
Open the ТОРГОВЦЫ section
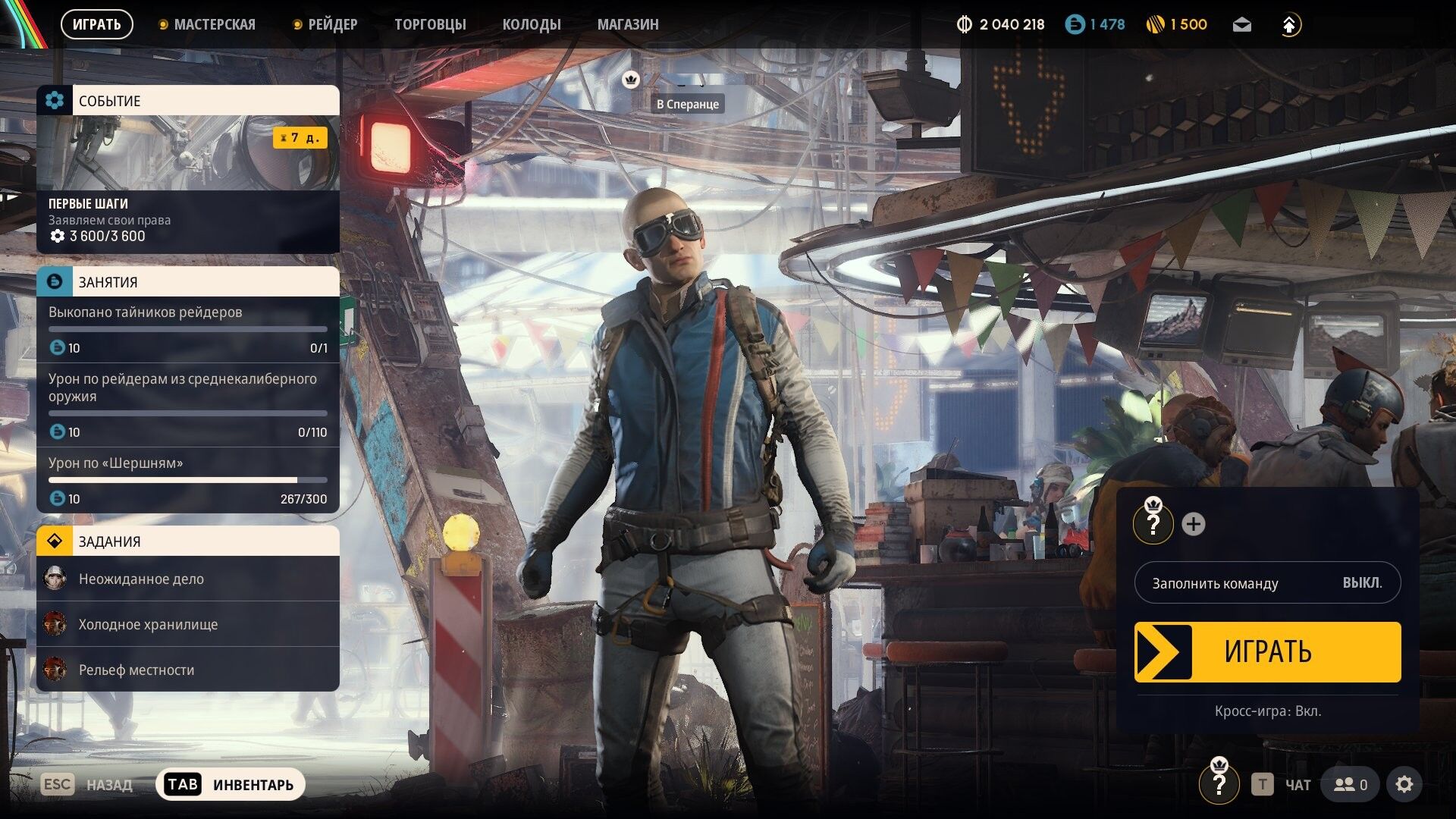click(430, 24)
